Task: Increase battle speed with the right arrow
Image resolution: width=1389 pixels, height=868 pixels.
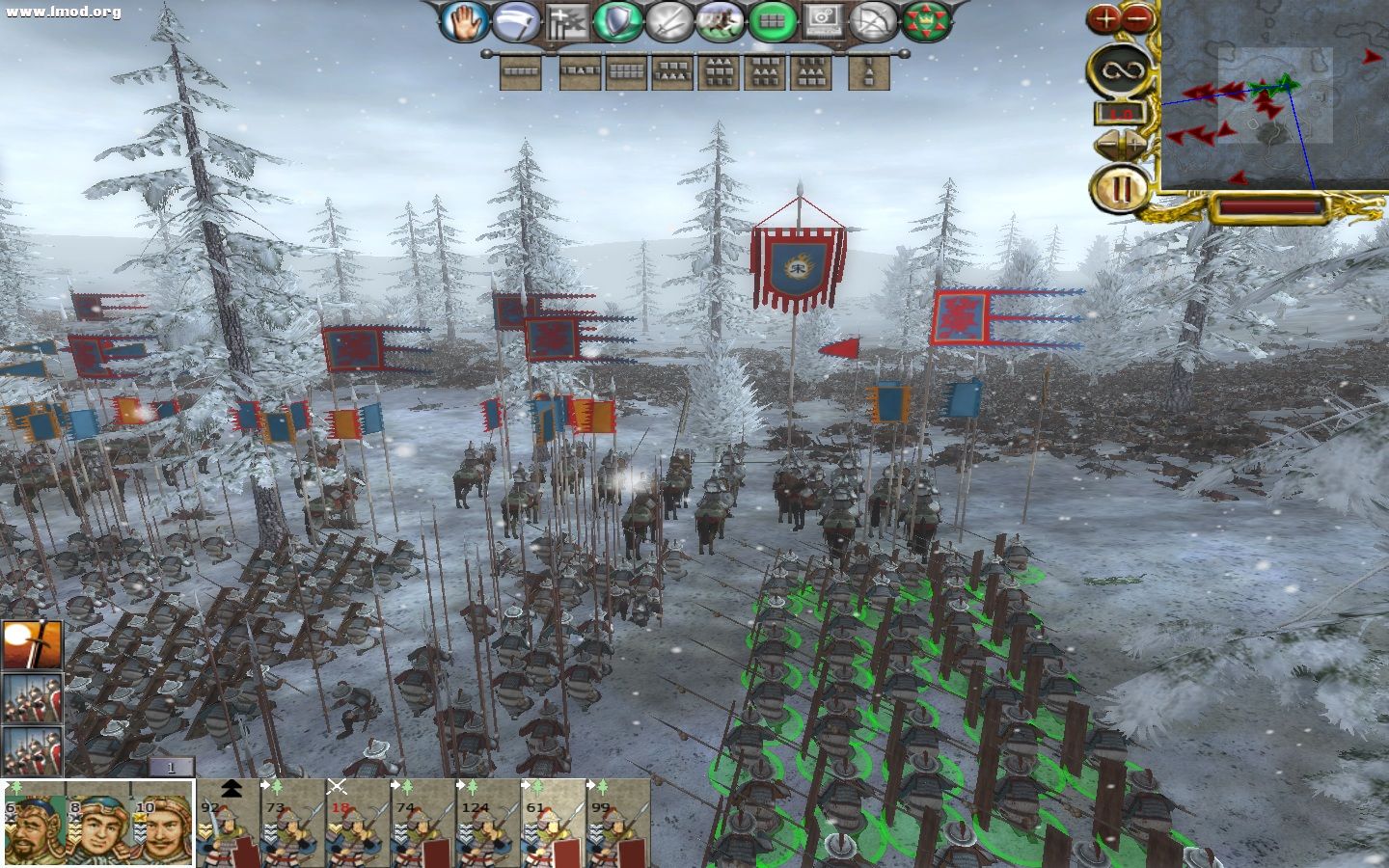Action: click(1135, 144)
